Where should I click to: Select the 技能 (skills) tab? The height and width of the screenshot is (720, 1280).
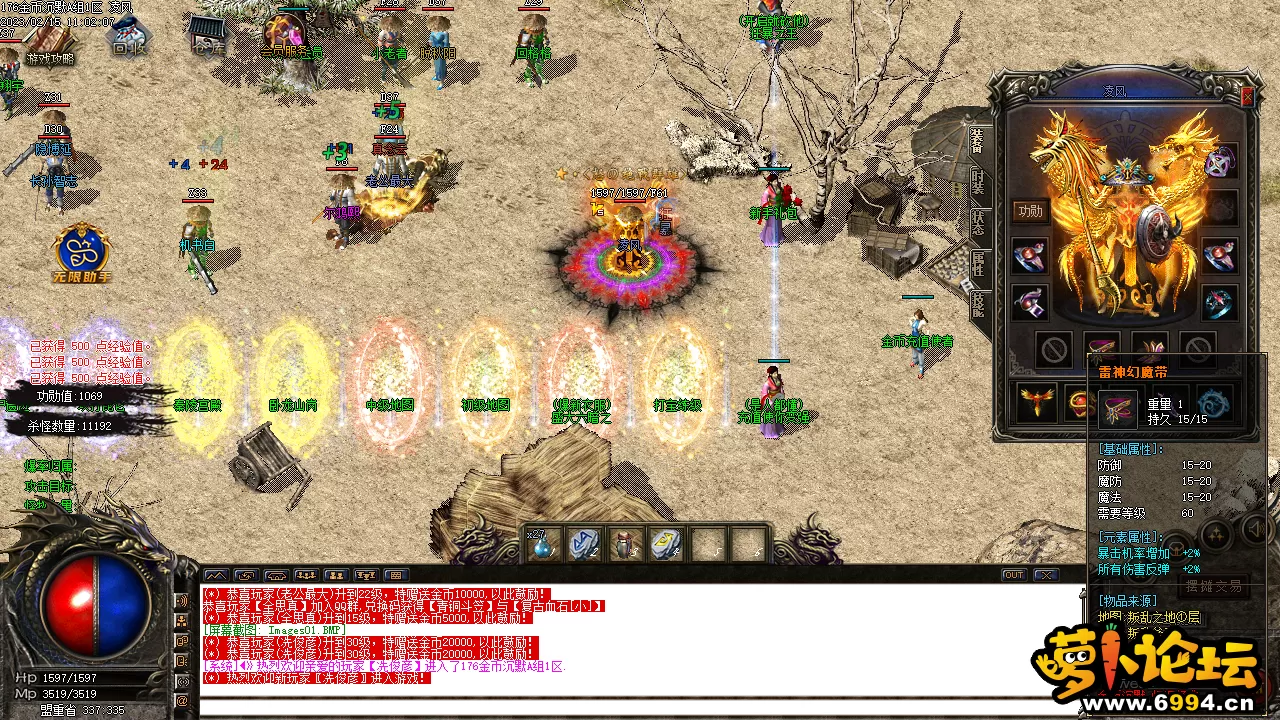pos(977,303)
